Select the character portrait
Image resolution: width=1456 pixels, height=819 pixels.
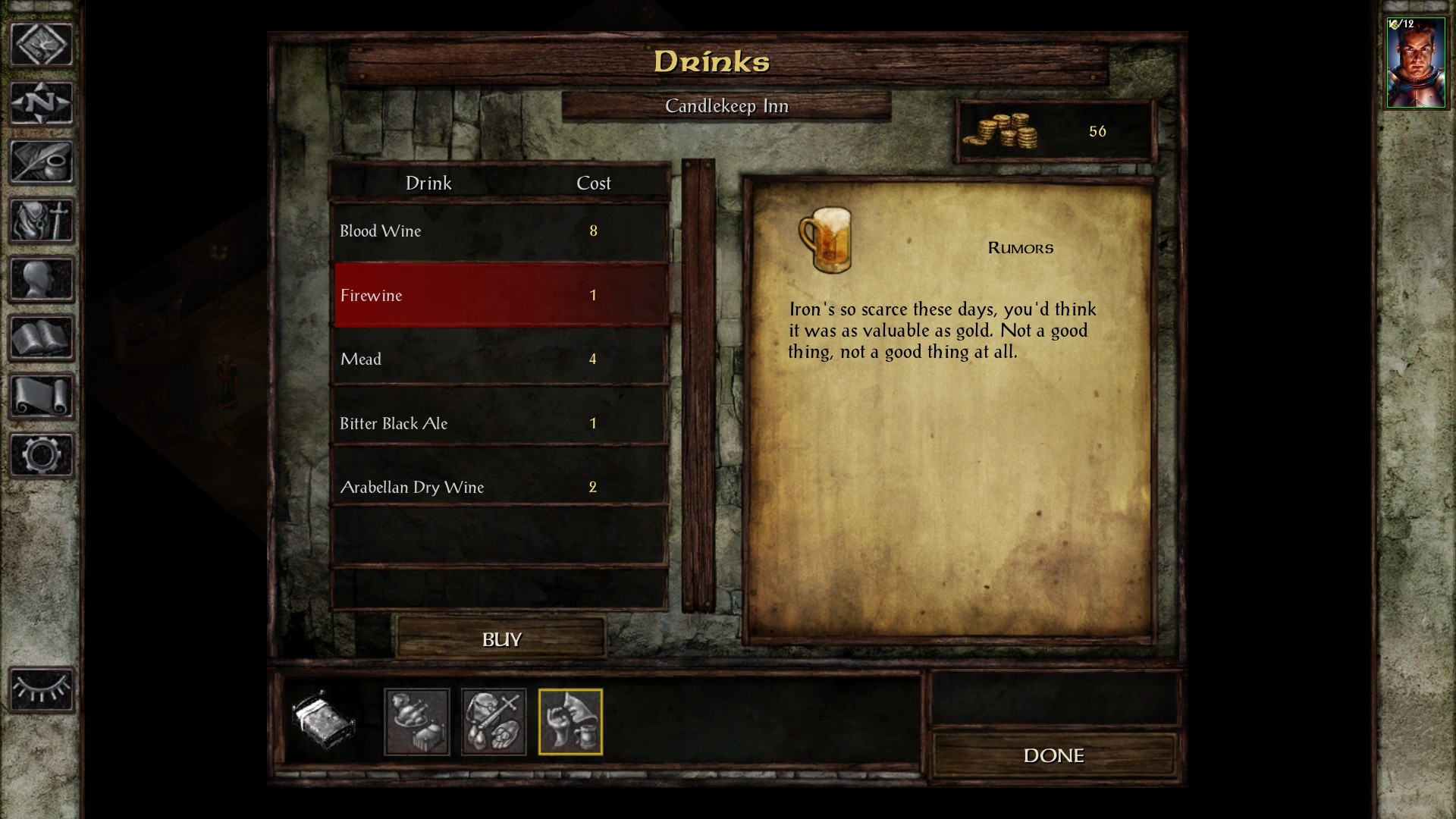[x=1415, y=64]
